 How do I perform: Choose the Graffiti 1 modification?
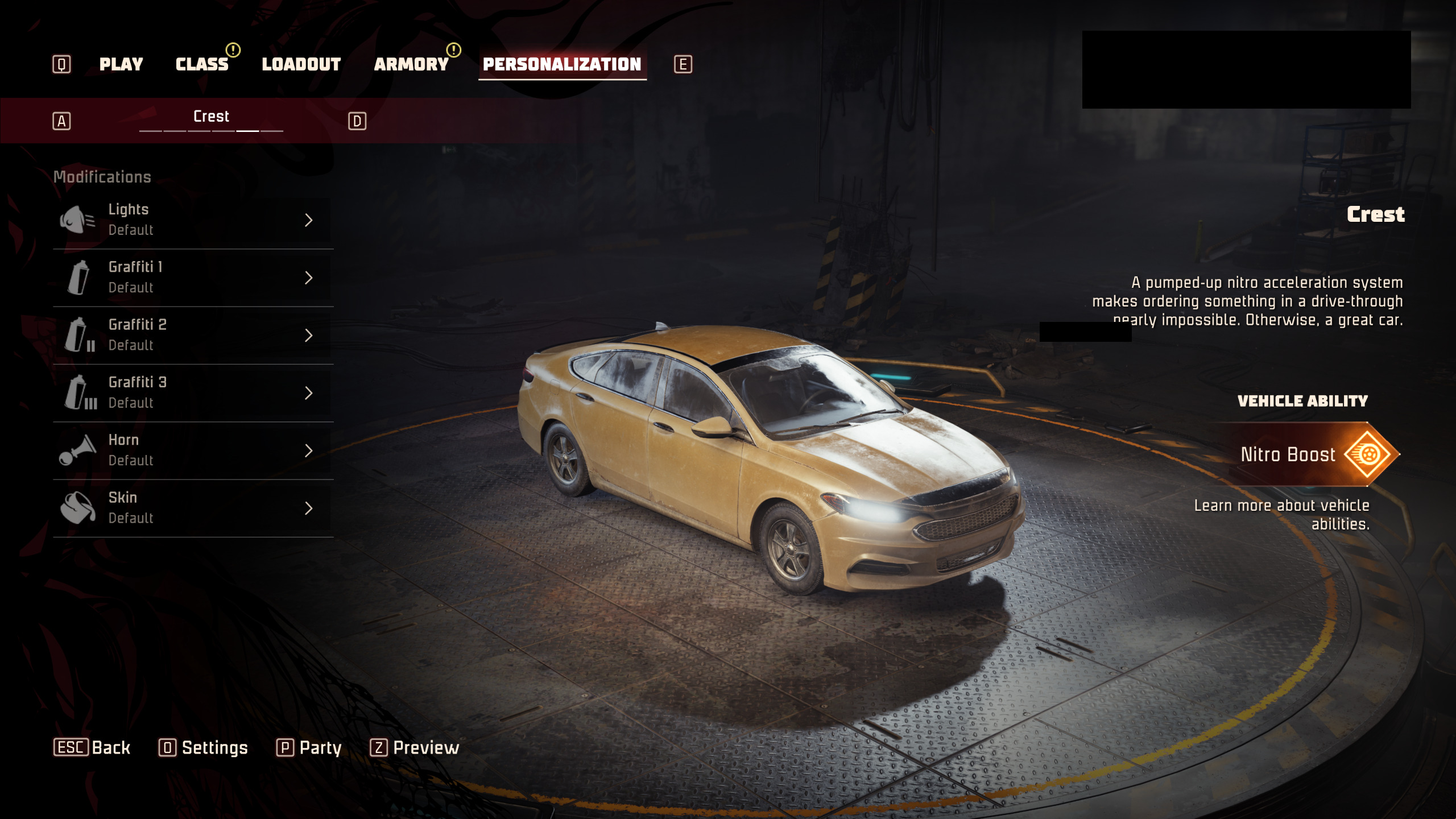click(192, 278)
